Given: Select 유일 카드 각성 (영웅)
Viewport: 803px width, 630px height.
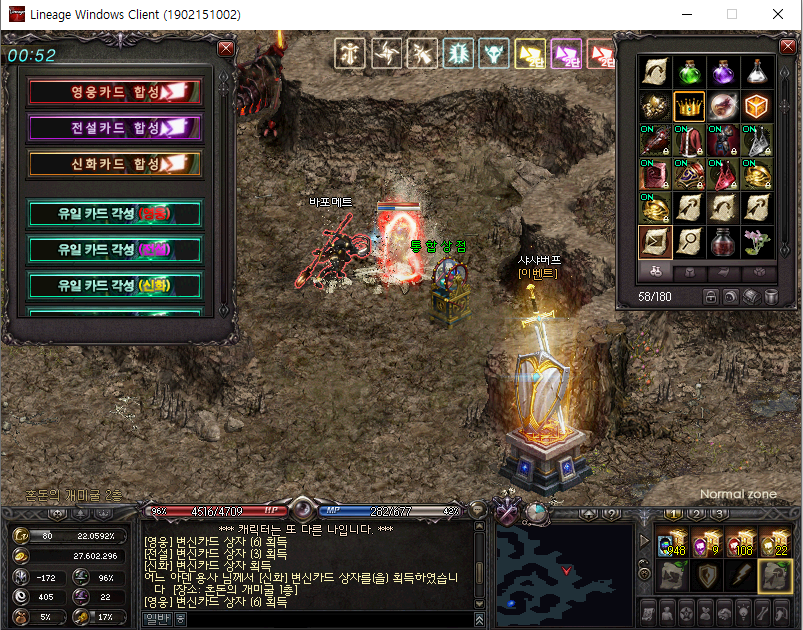Looking at the screenshot, I should pyautogui.click(x=115, y=213).
